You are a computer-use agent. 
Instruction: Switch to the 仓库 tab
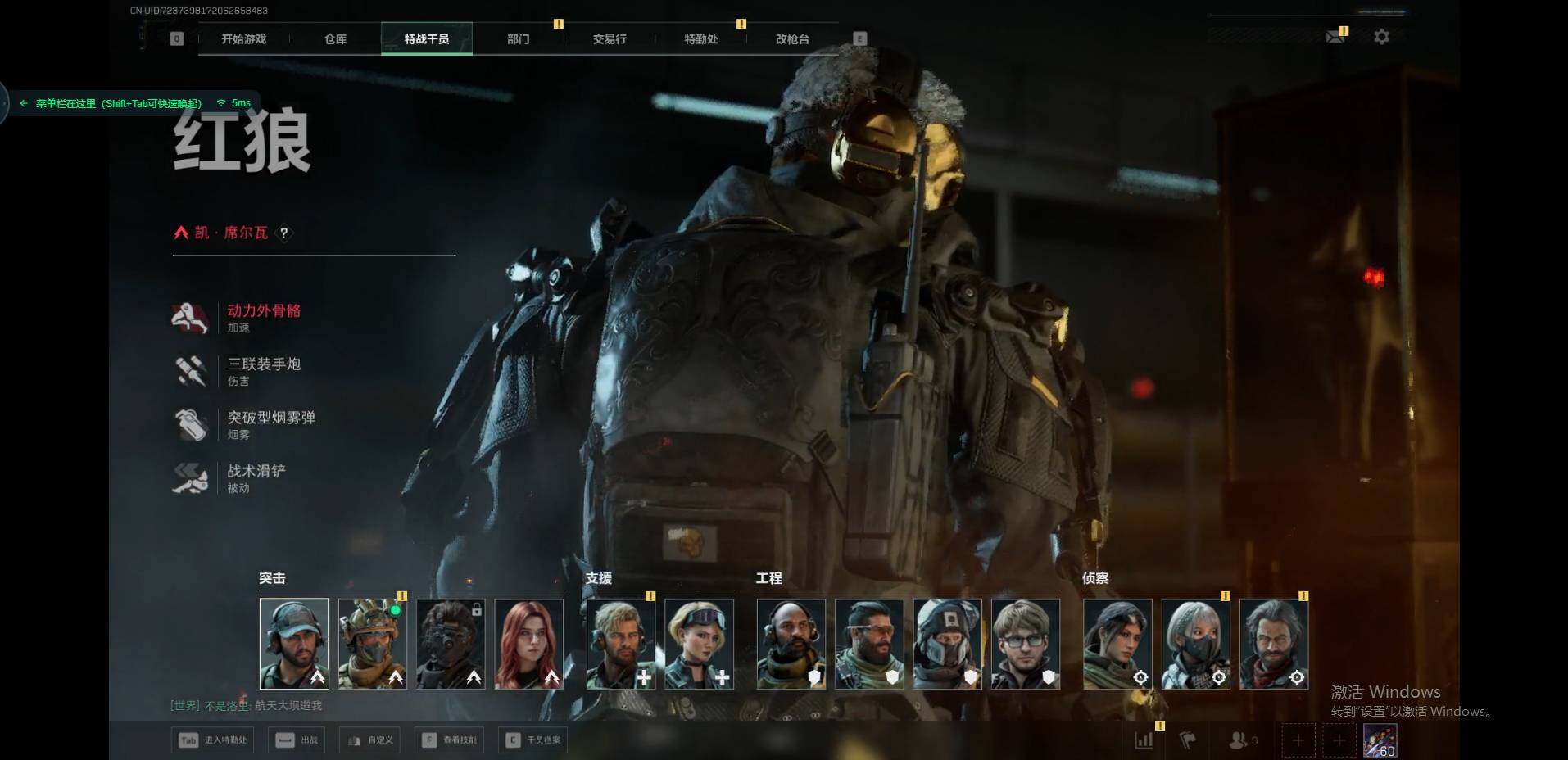click(x=335, y=39)
